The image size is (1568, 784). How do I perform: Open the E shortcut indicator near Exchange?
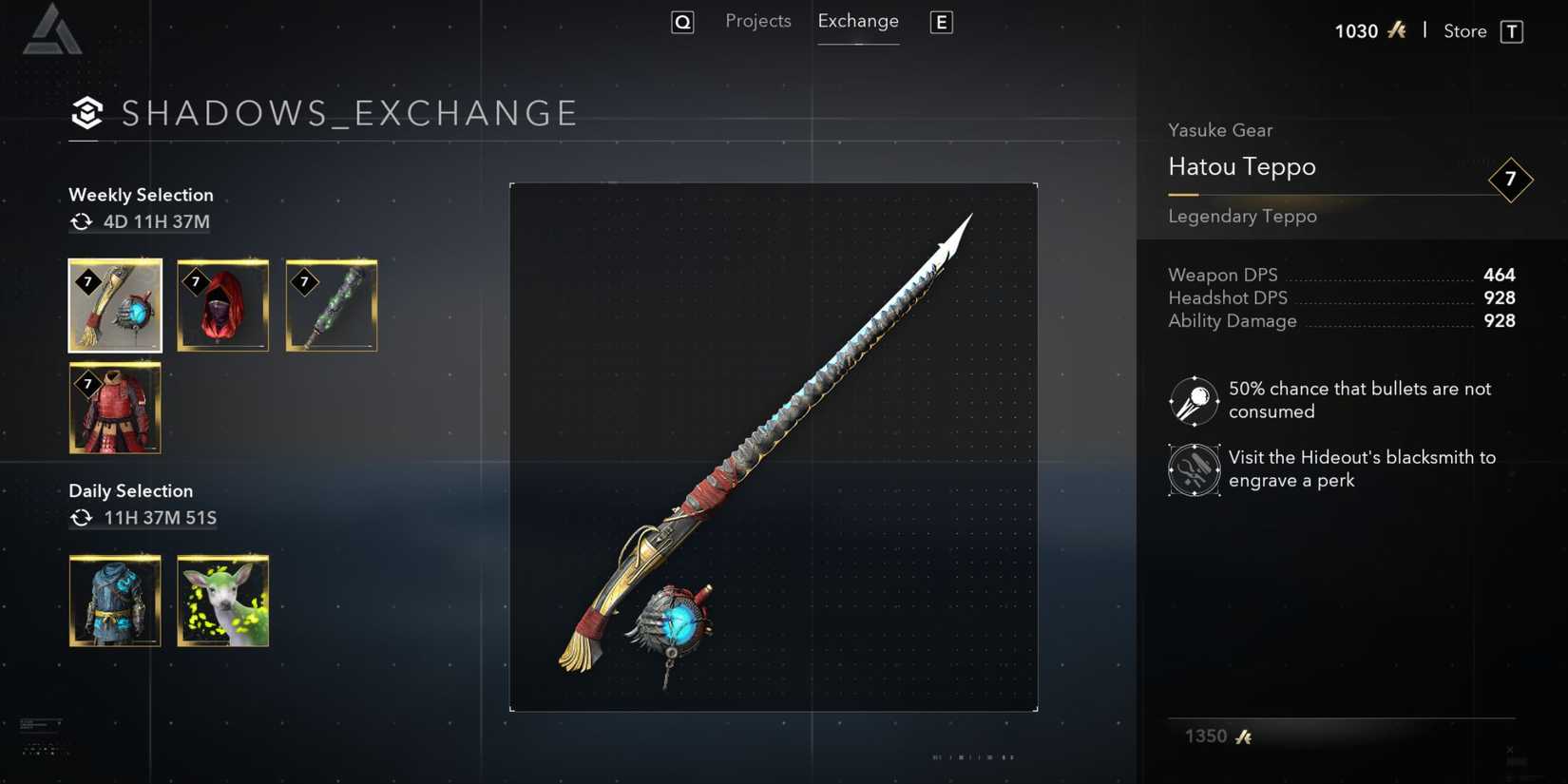[x=941, y=22]
